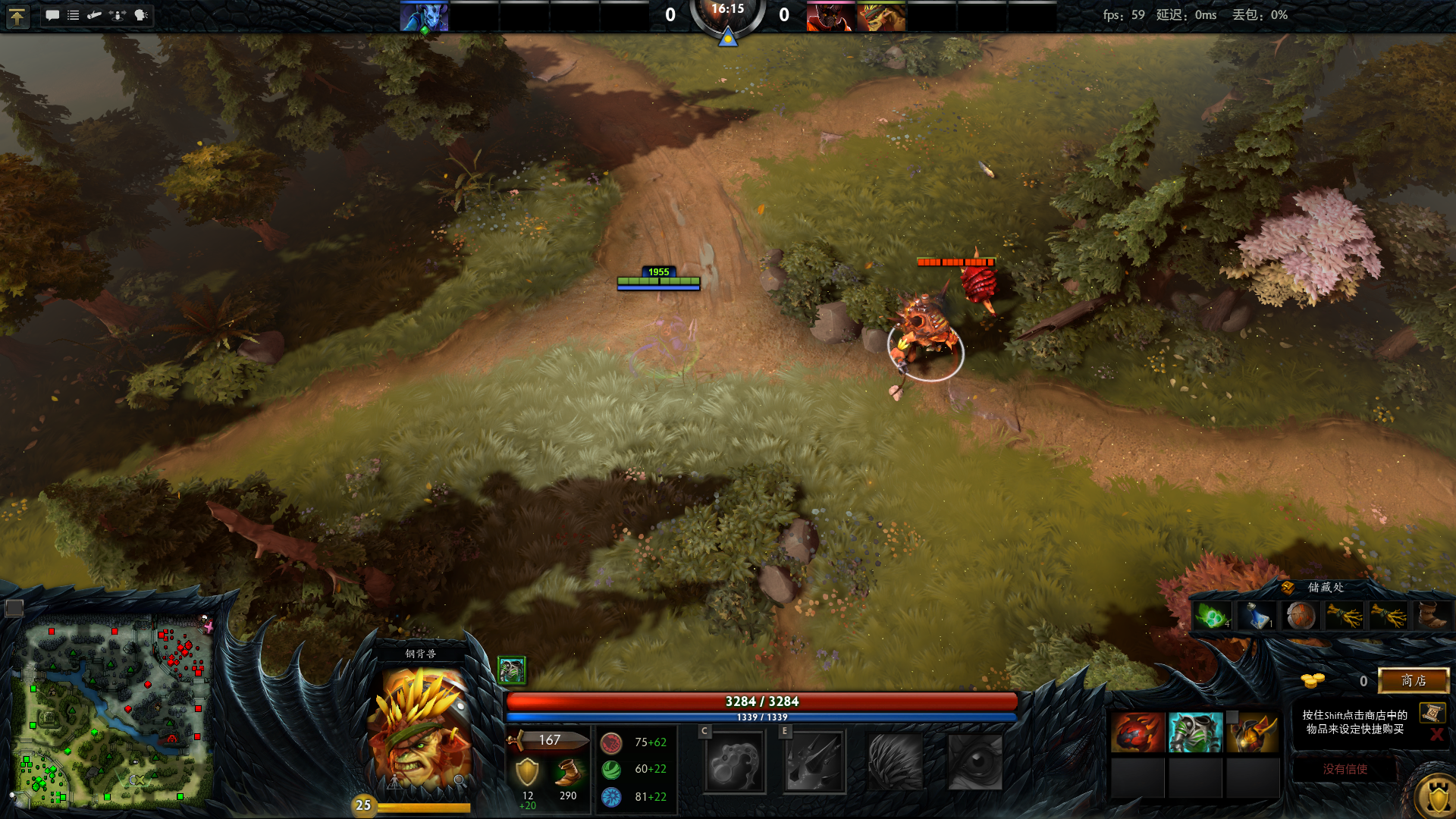Image resolution: width=1456 pixels, height=819 pixels.
Task: Select the Tango item in stash
Action: pos(1211,617)
